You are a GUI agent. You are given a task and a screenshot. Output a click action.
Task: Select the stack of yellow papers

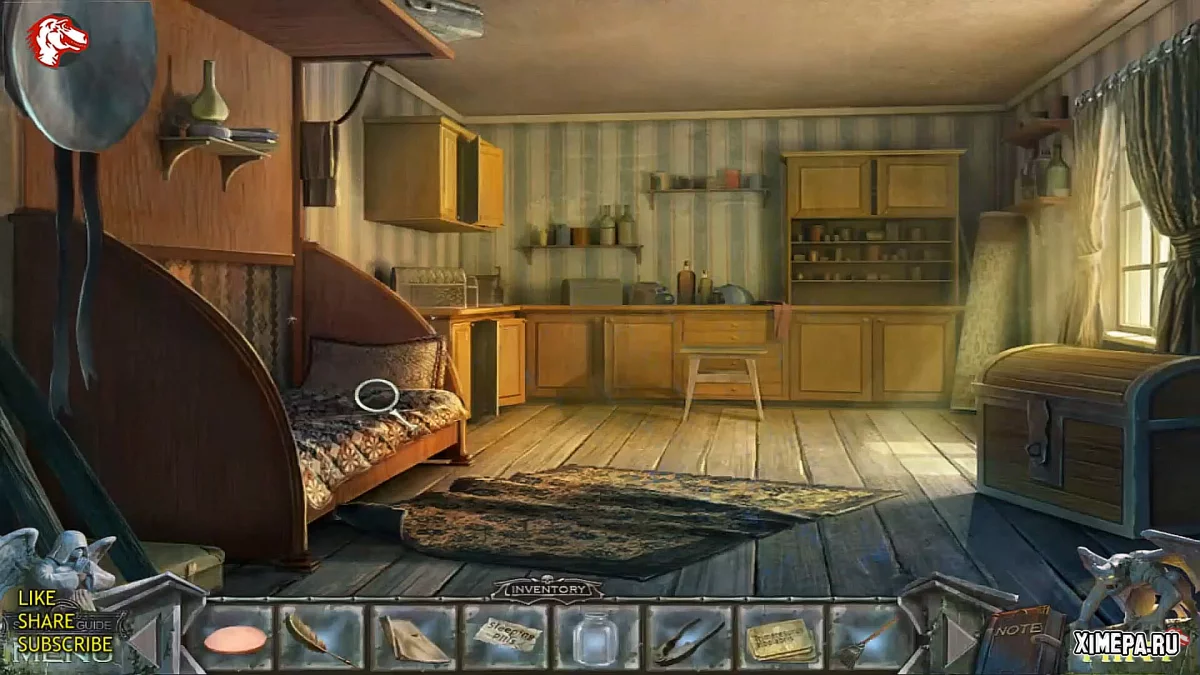click(x=779, y=638)
